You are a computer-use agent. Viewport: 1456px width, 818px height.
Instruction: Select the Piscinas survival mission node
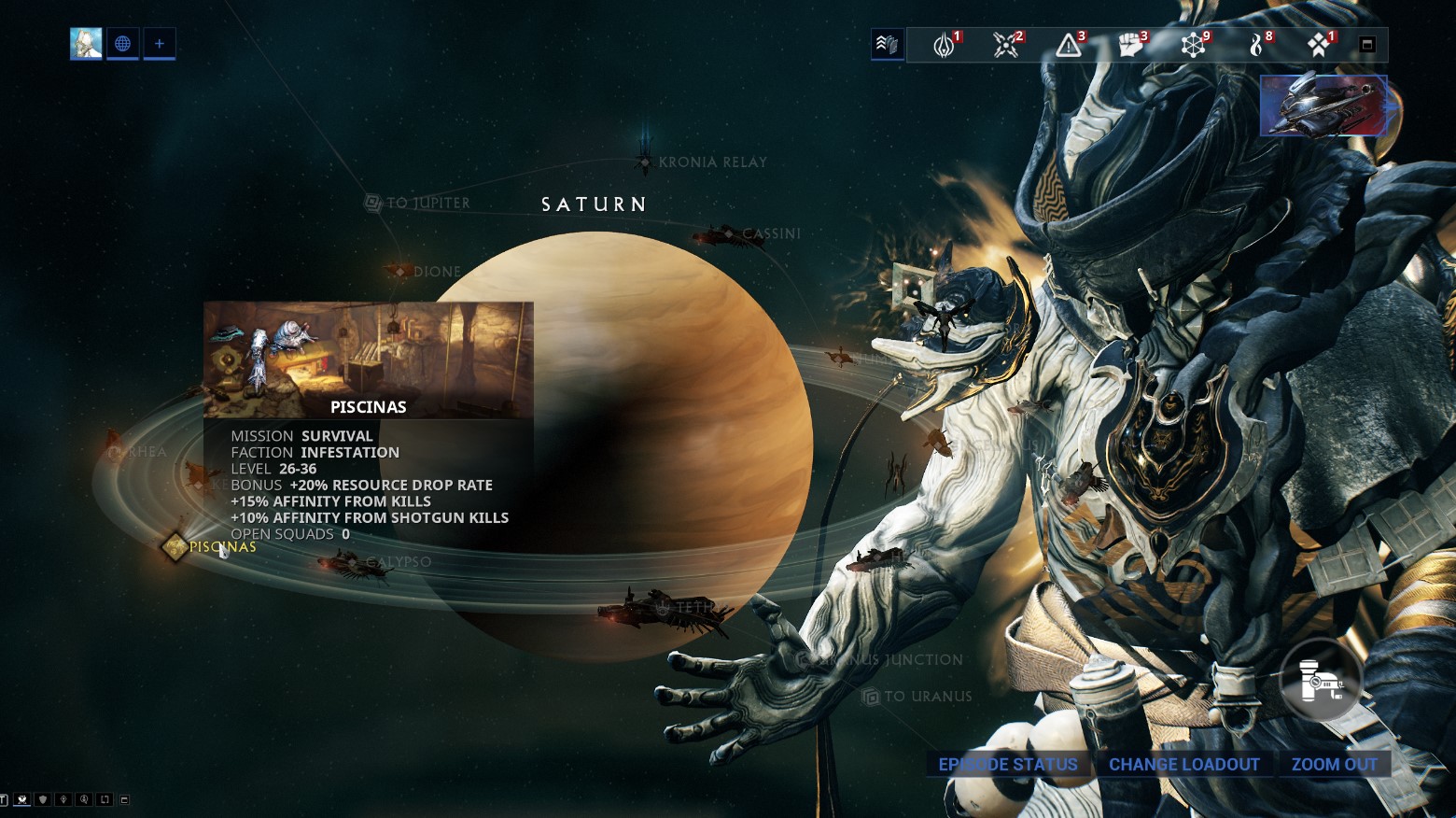[174, 546]
